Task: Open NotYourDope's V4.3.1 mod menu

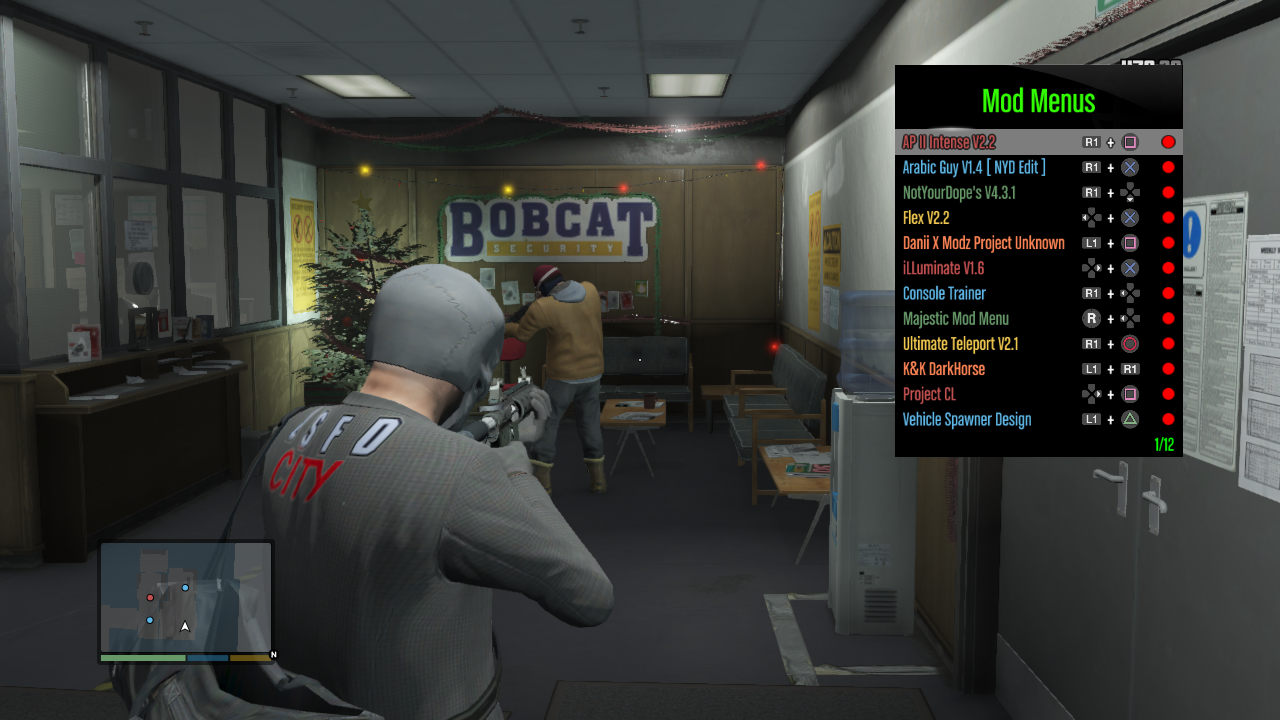Action: (x=959, y=193)
